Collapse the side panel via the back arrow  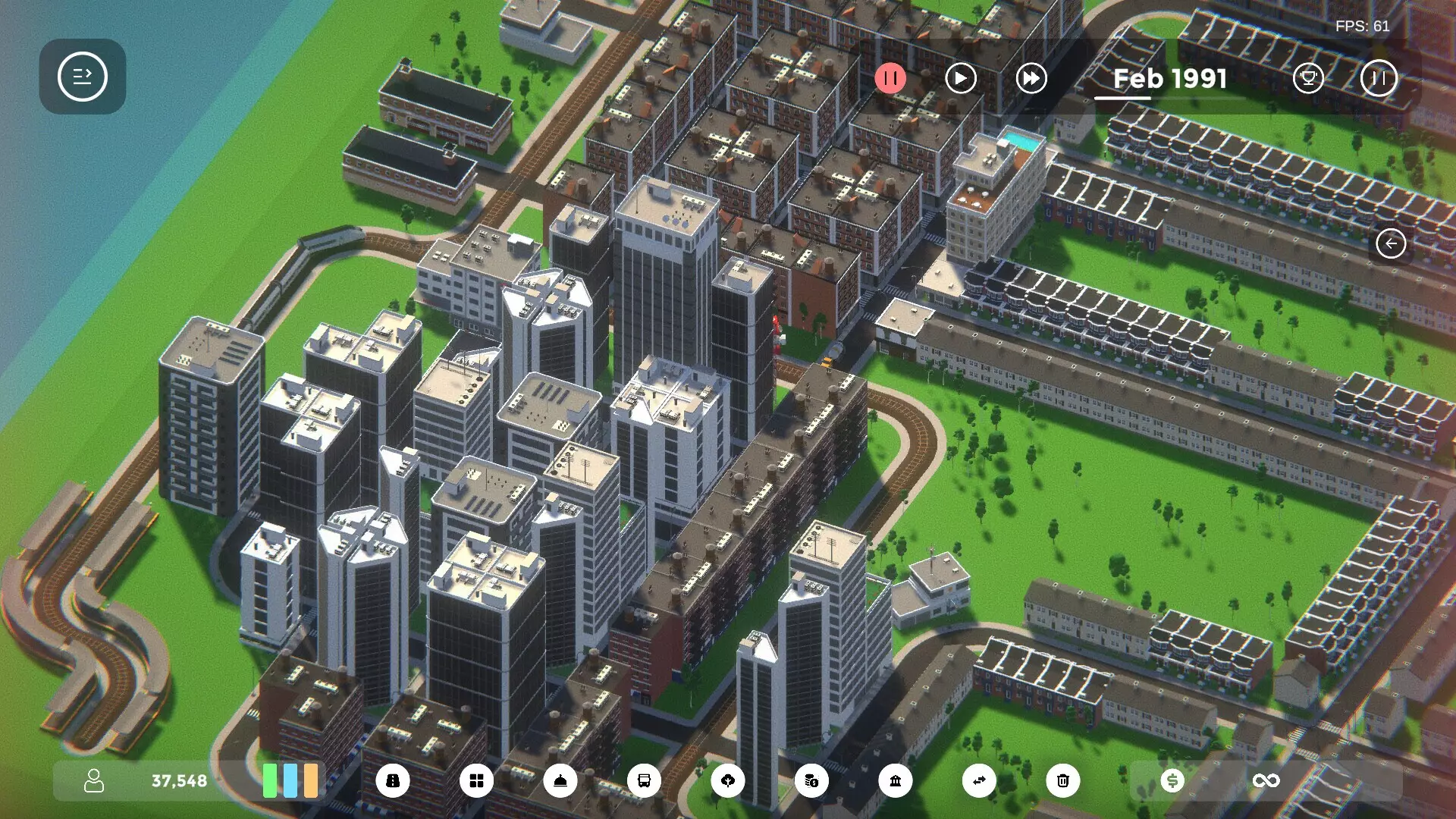click(x=1389, y=243)
